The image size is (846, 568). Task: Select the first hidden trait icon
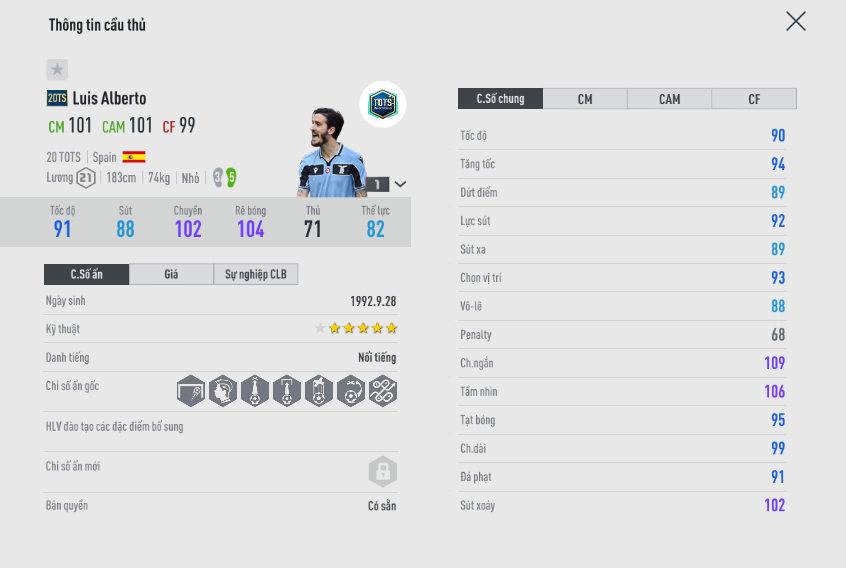coord(191,391)
